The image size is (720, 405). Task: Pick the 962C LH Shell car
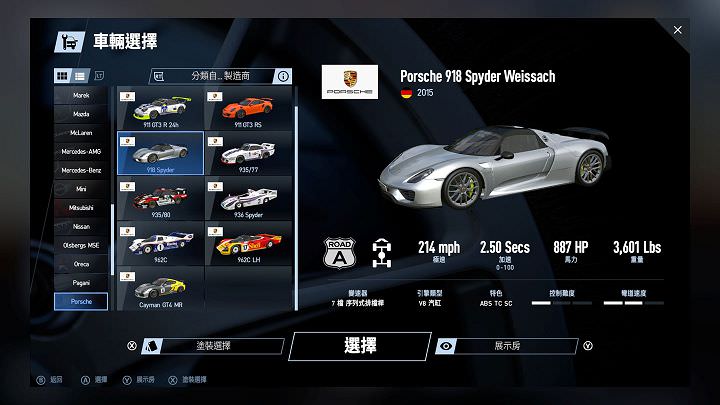247,243
